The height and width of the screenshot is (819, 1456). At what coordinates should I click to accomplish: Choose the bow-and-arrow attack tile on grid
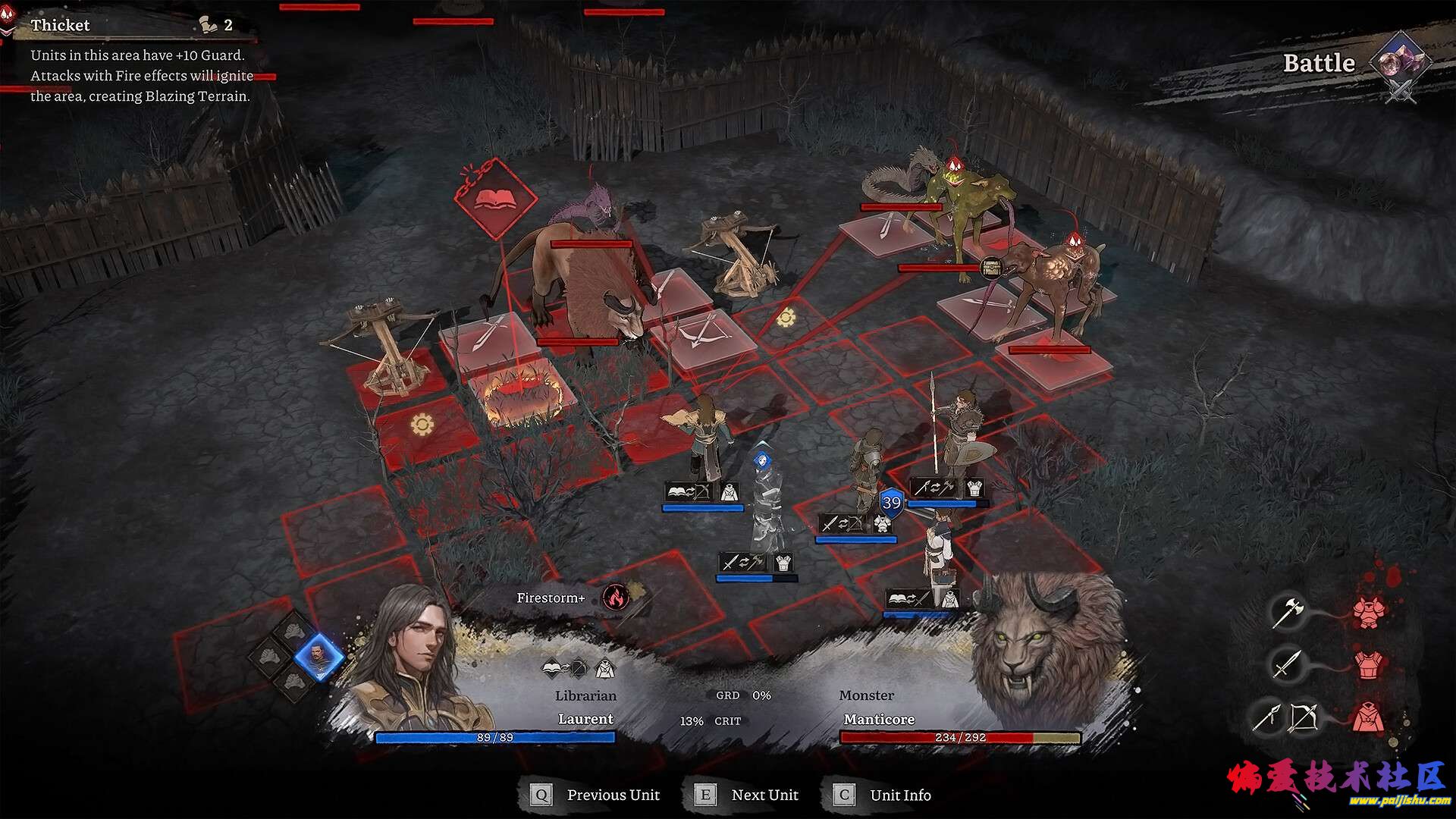[704, 334]
